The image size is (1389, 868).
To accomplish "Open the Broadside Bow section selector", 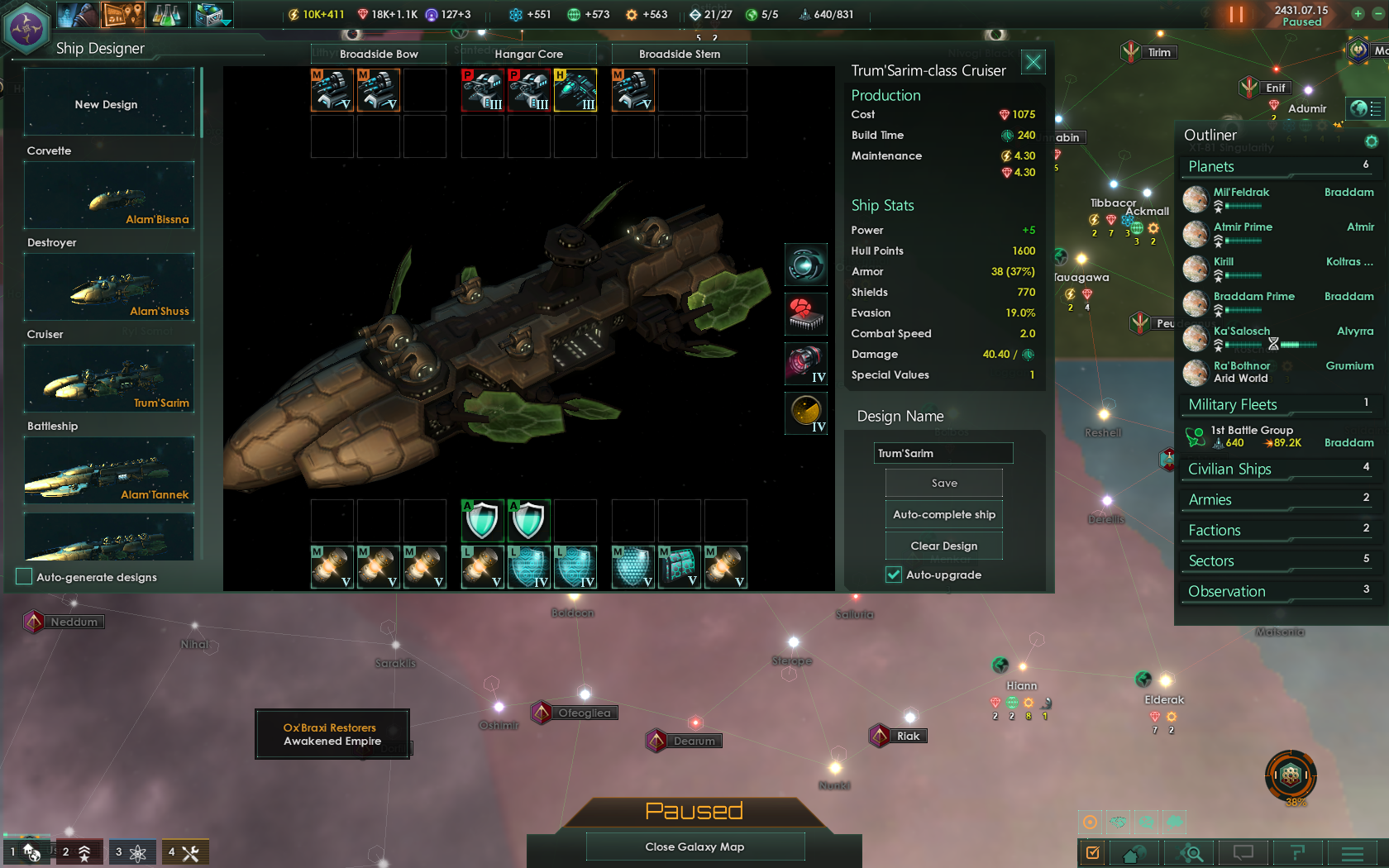I will pos(379,54).
